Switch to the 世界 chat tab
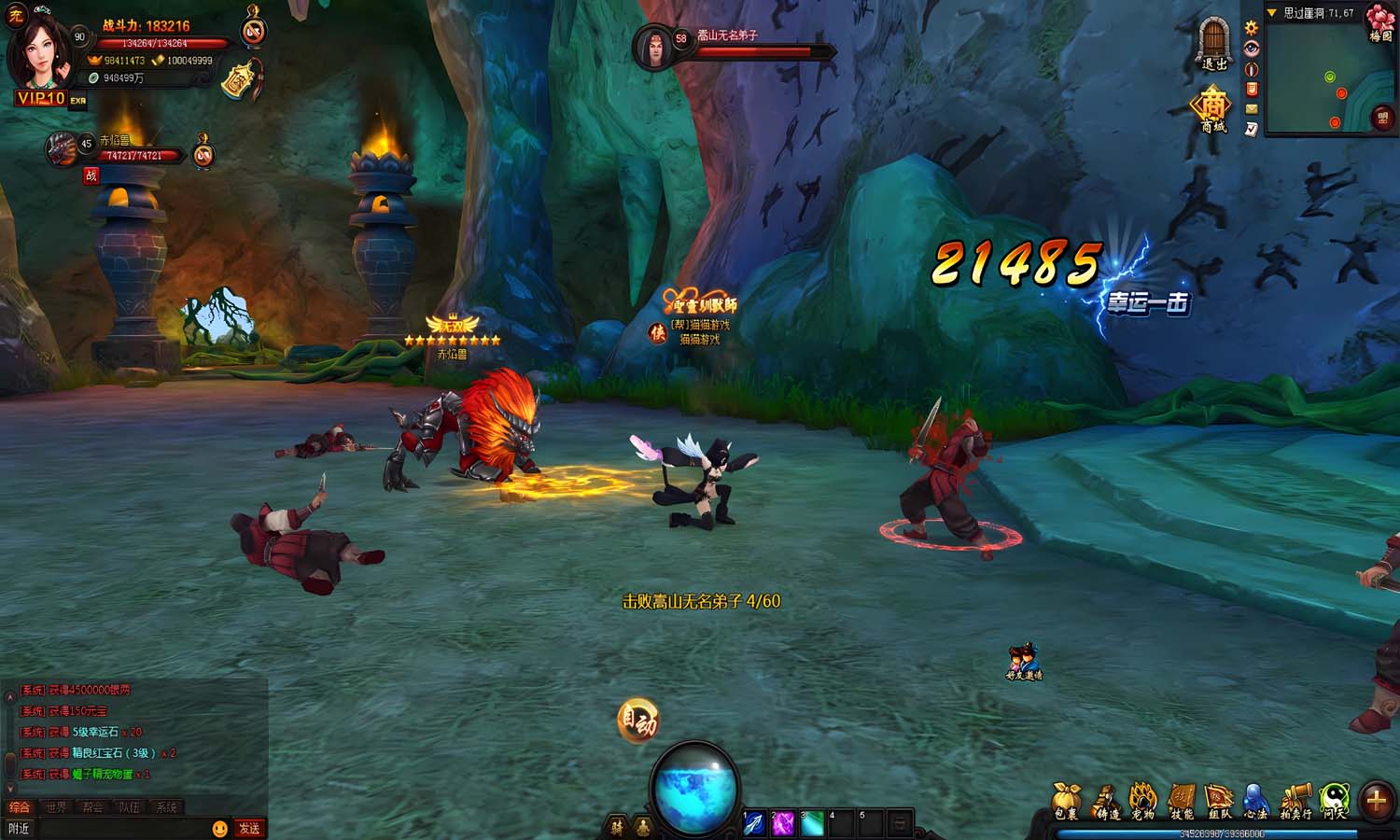The image size is (1400, 840). 56,807
